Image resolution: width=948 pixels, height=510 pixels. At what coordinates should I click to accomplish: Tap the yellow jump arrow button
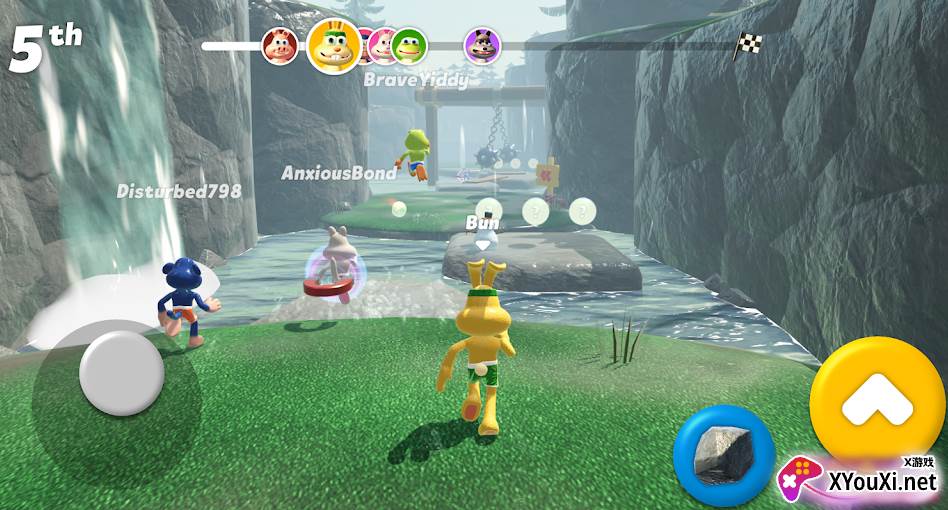876,402
